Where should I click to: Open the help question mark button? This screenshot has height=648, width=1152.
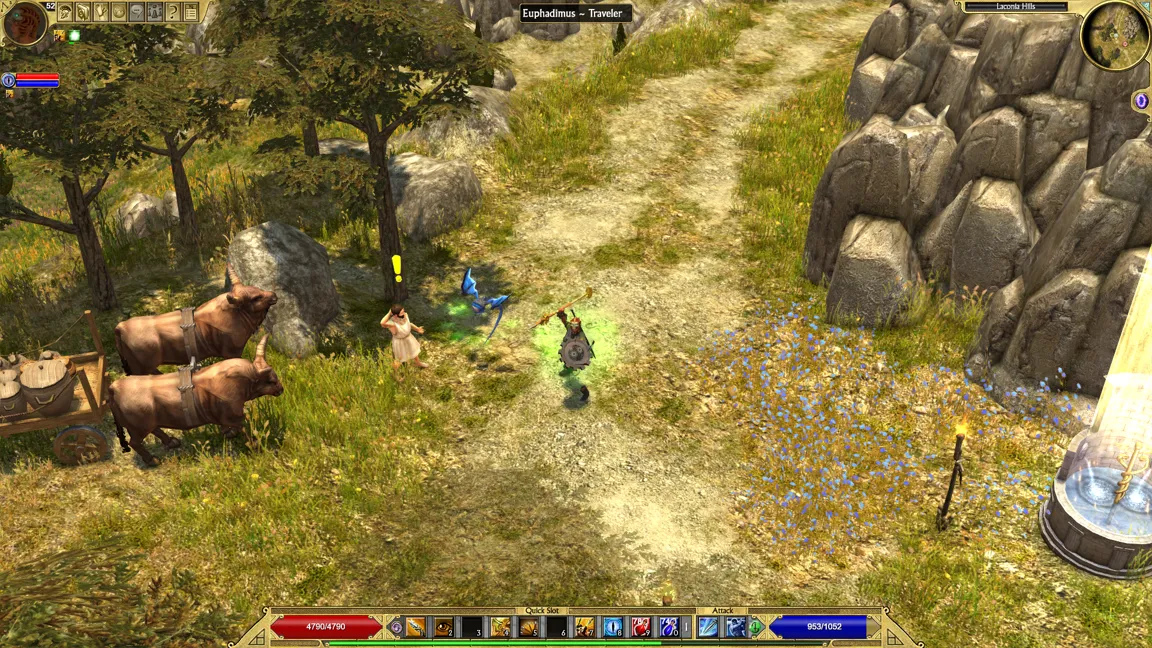click(x=173, y=12)
